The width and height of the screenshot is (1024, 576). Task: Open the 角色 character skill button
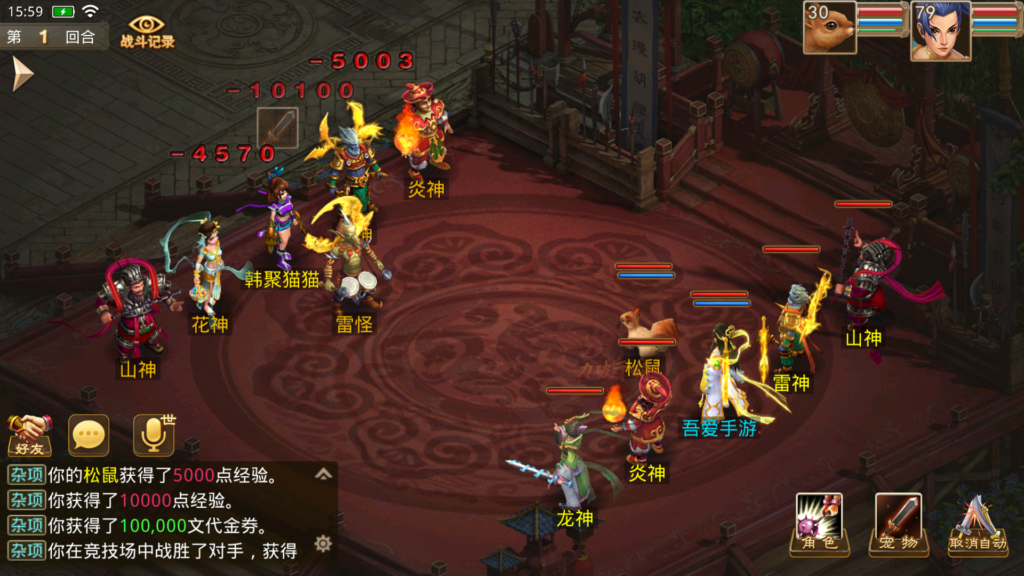point(819,524)
